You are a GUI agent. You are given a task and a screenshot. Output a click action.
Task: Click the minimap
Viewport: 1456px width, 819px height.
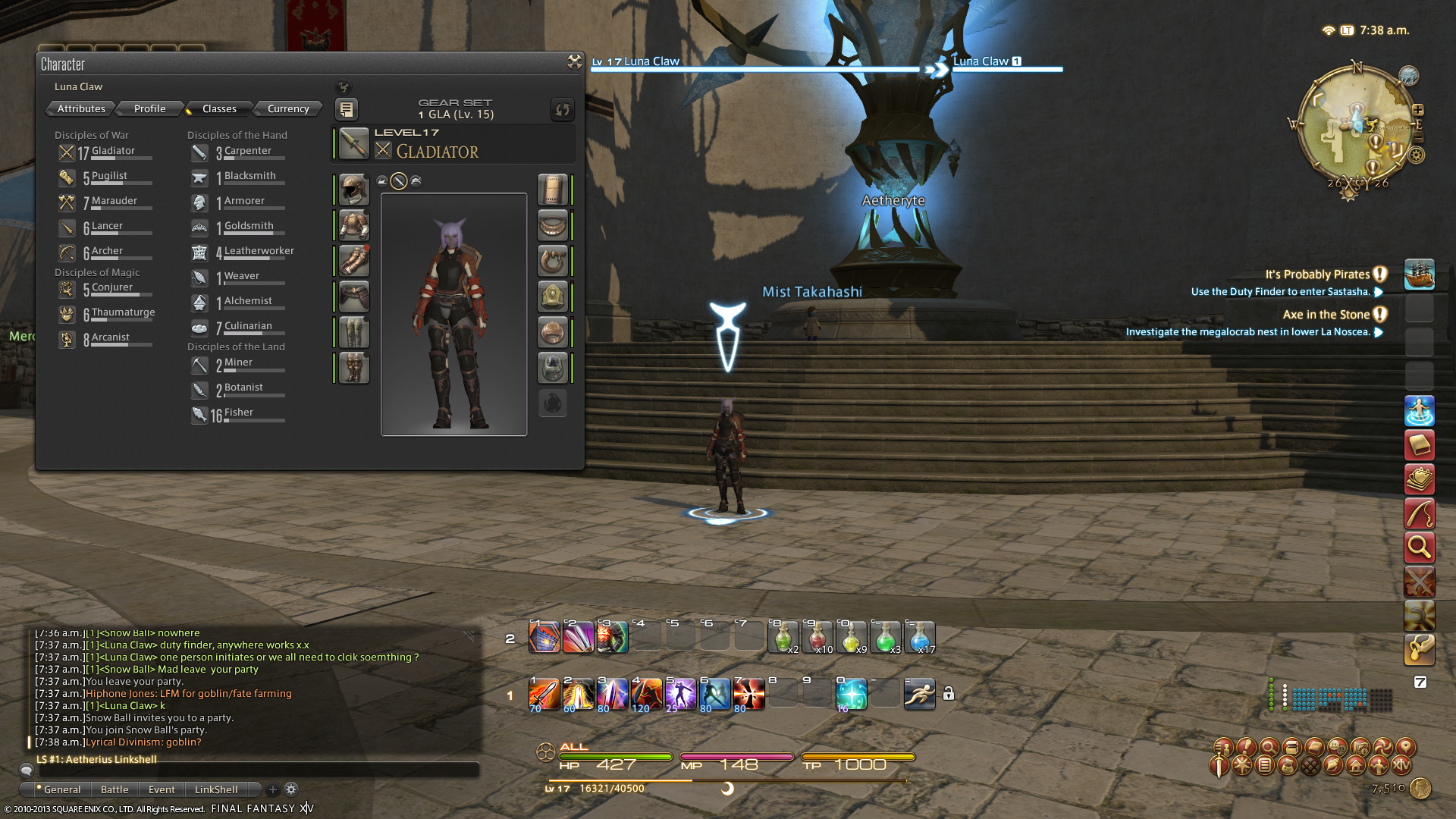(x=1355, y=126)
